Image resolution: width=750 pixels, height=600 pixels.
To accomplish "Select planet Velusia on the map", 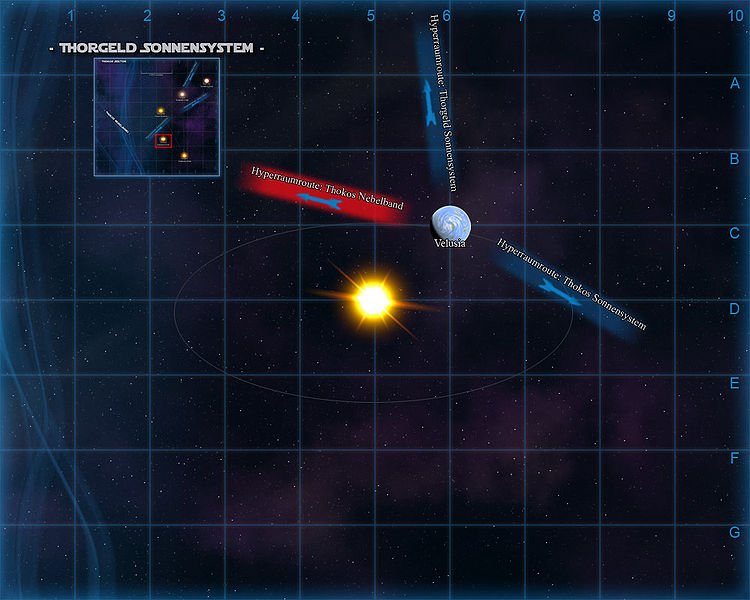I will point(450,222).
